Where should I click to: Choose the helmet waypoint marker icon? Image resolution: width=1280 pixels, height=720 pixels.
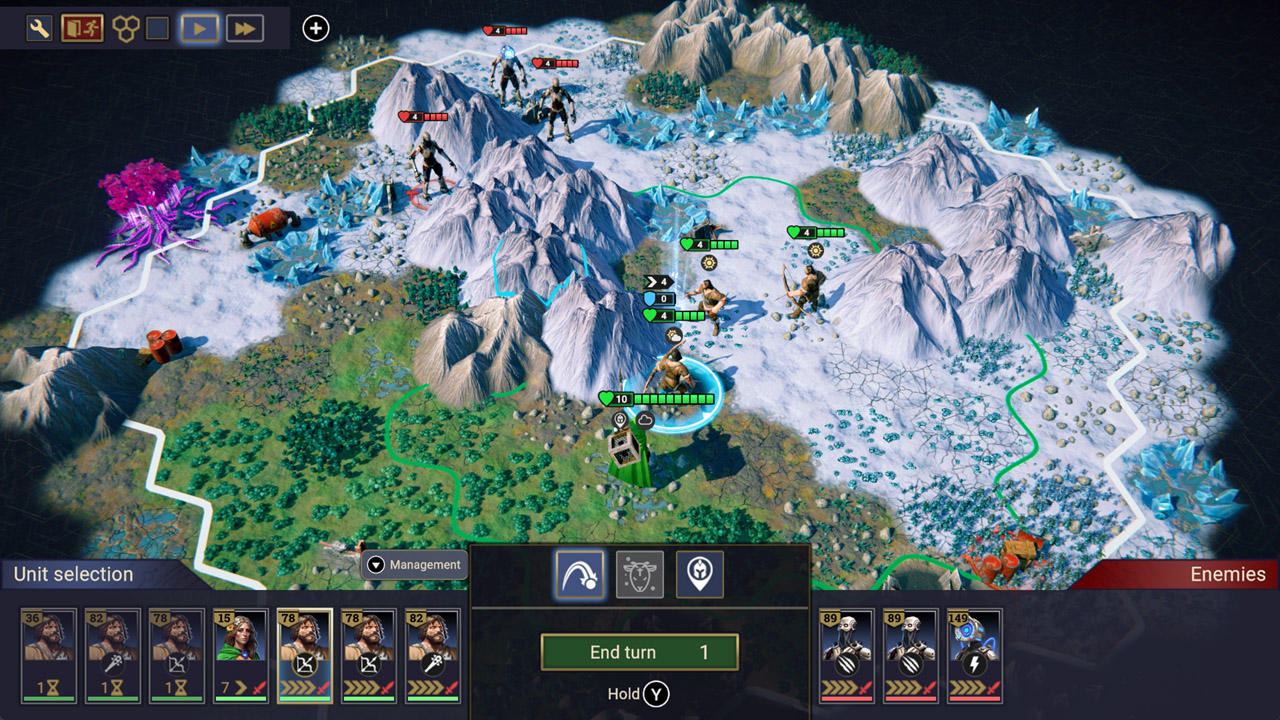point(699,574)
